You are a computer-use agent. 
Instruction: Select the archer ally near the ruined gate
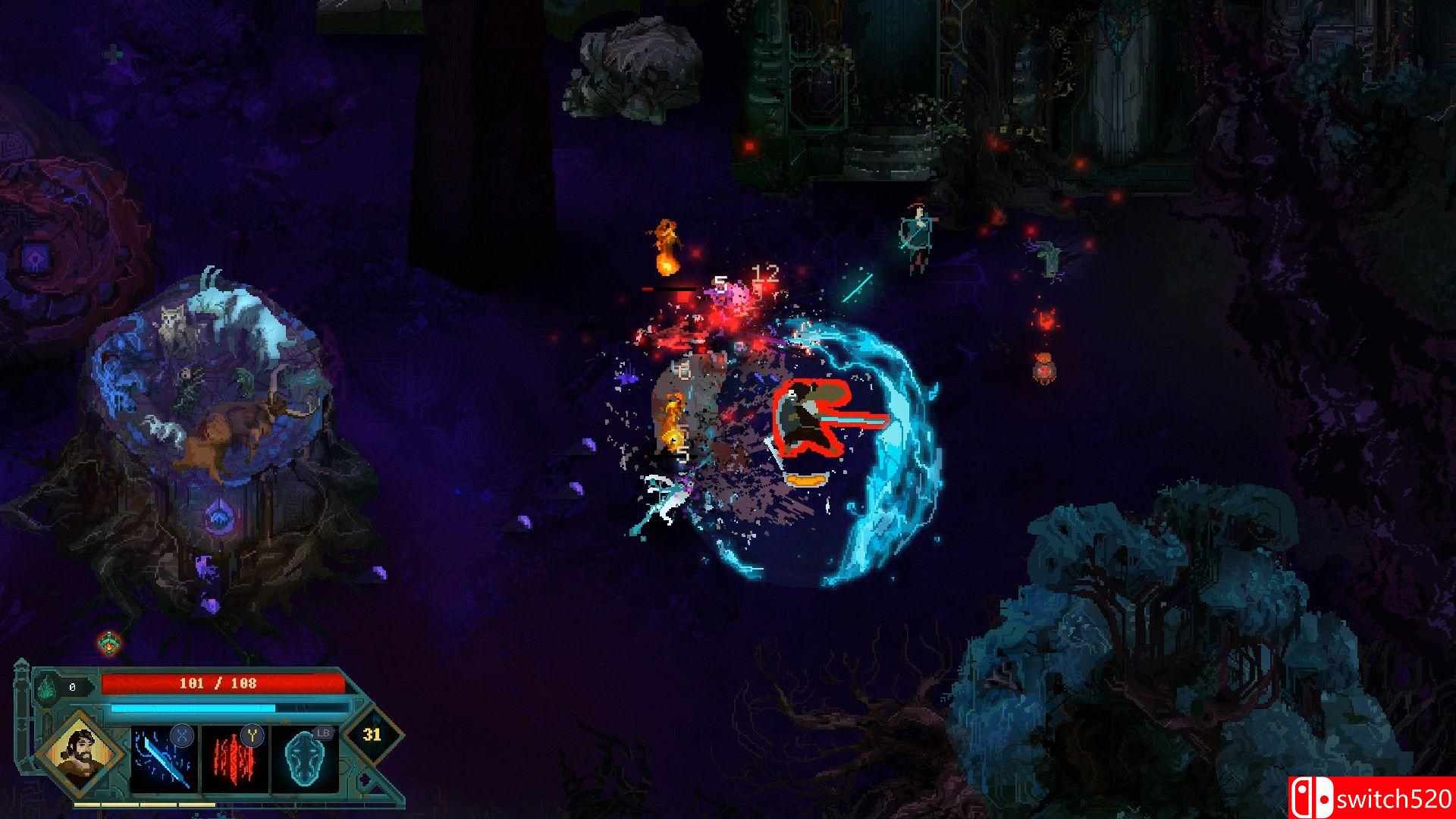tap(918, 235)
